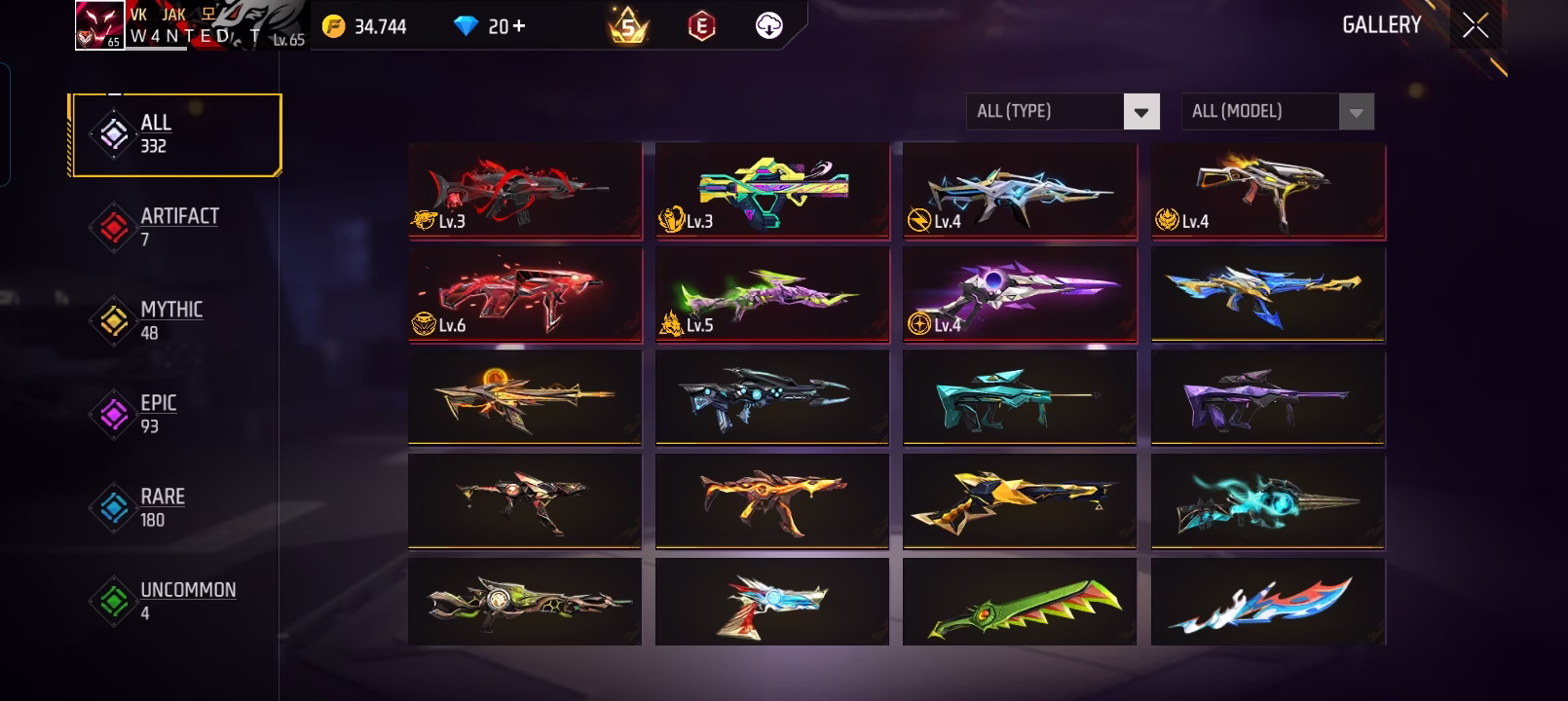This screenshot has width=1568, height=701.
Task: Close the Gallery screen
Action: tap(1475, 25)
